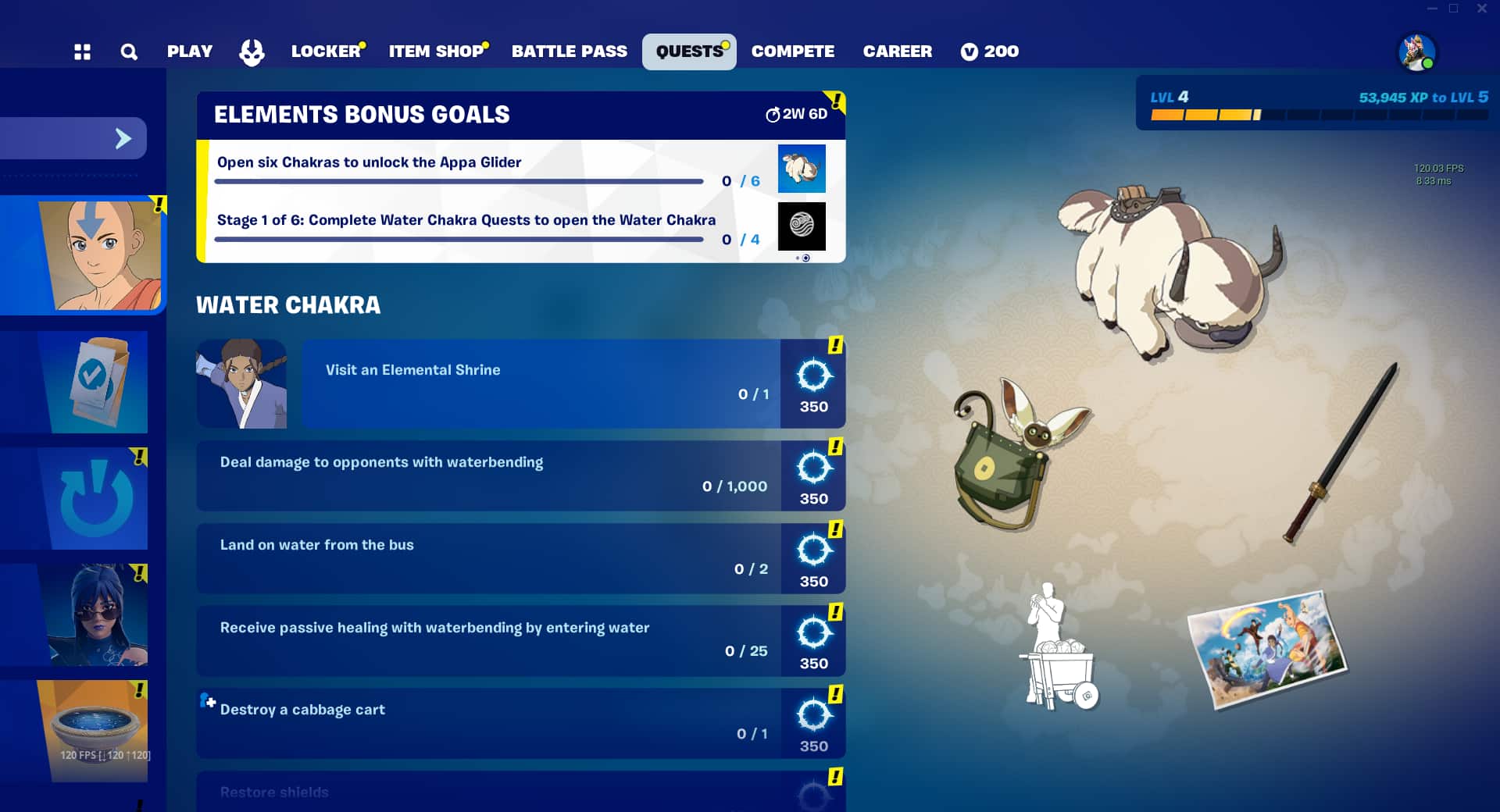Click the timer icon showing 2W 6D

(773, 114)
